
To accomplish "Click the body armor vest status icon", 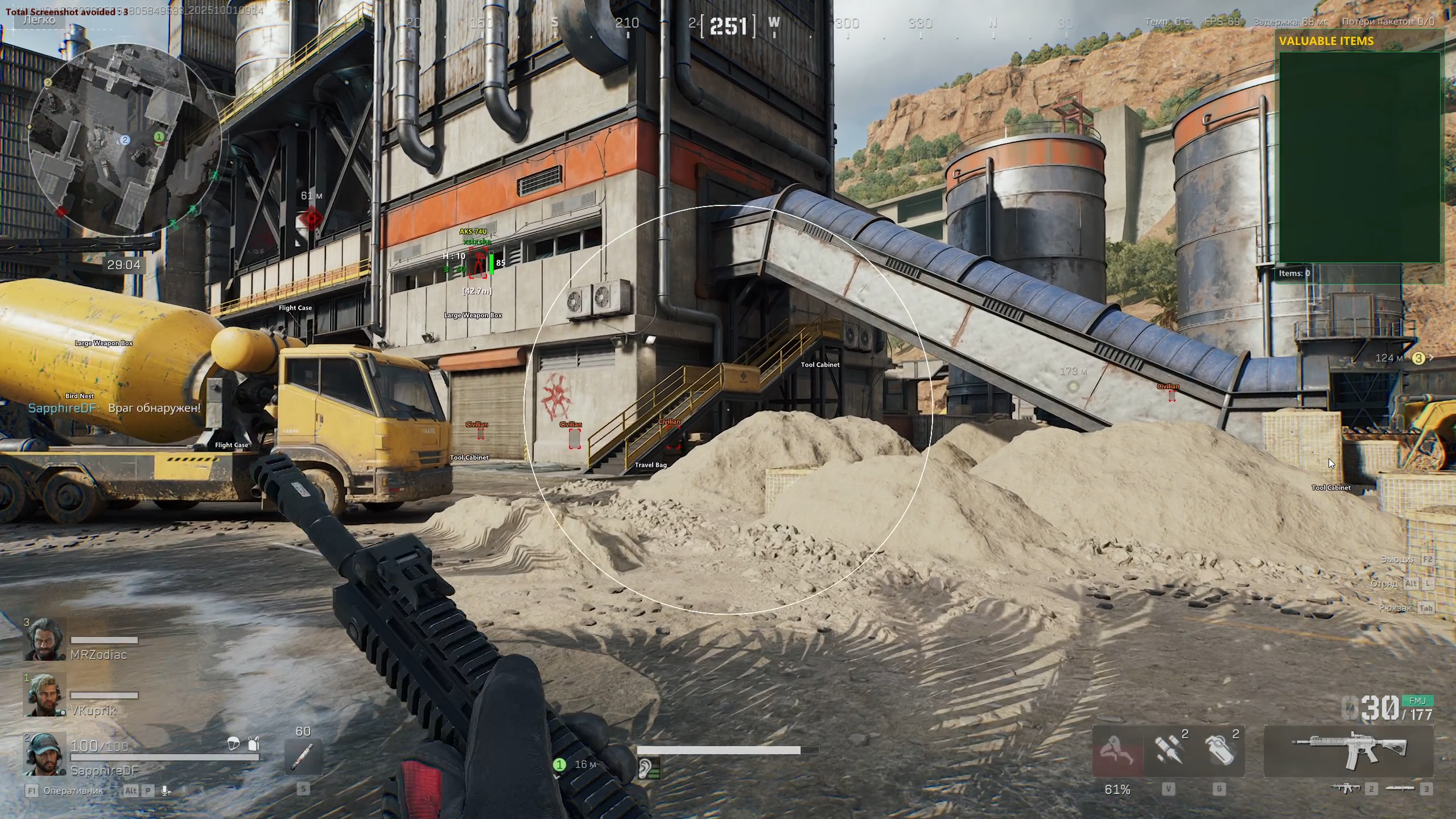I will tap(254, 743).
